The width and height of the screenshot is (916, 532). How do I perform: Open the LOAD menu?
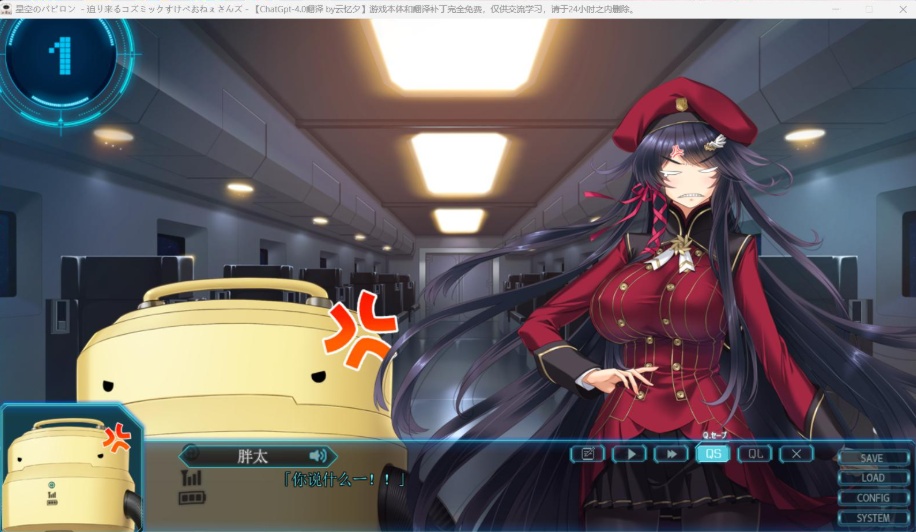[871, 478]
